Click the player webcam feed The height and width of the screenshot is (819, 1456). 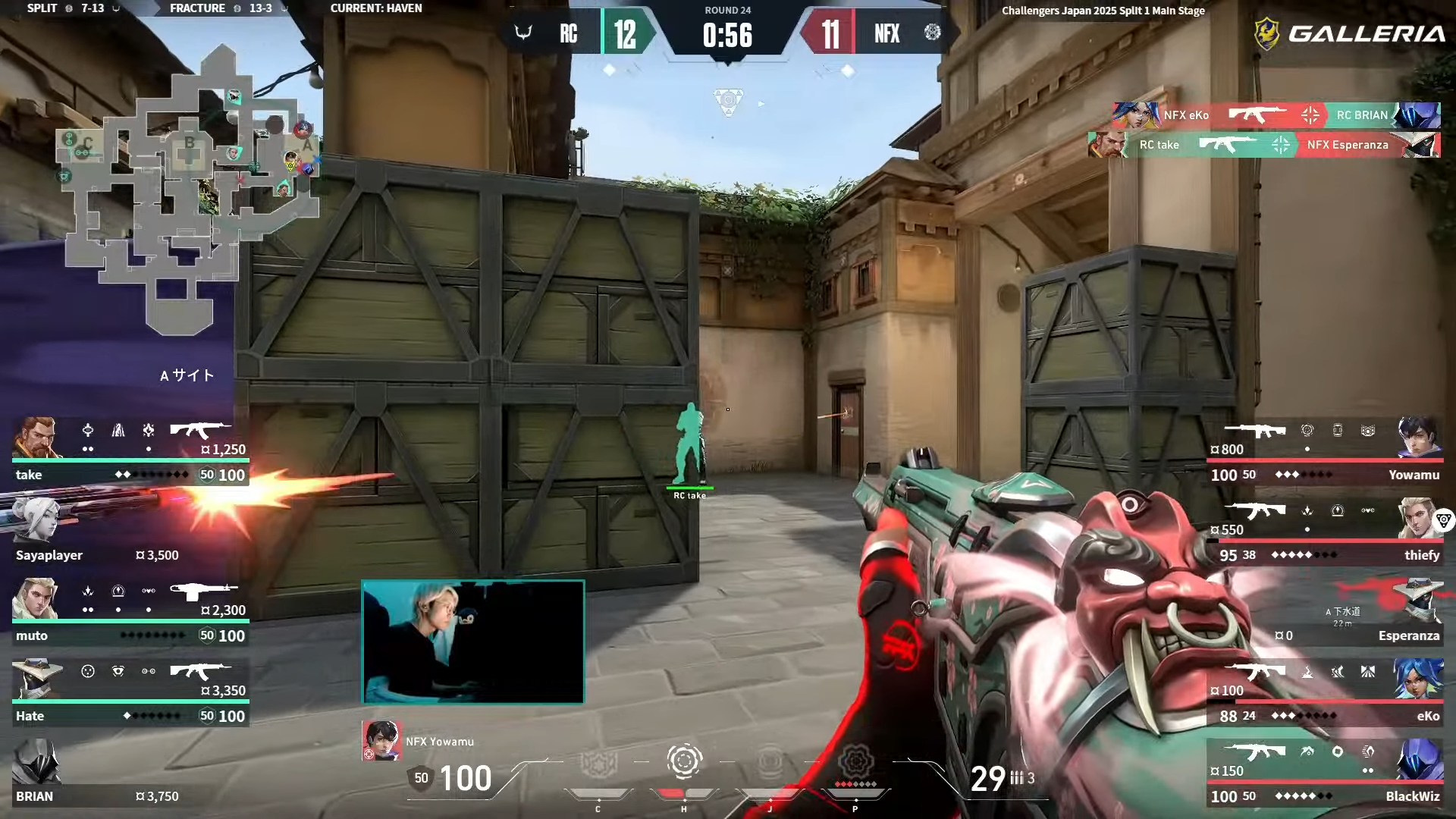point(473,642)
